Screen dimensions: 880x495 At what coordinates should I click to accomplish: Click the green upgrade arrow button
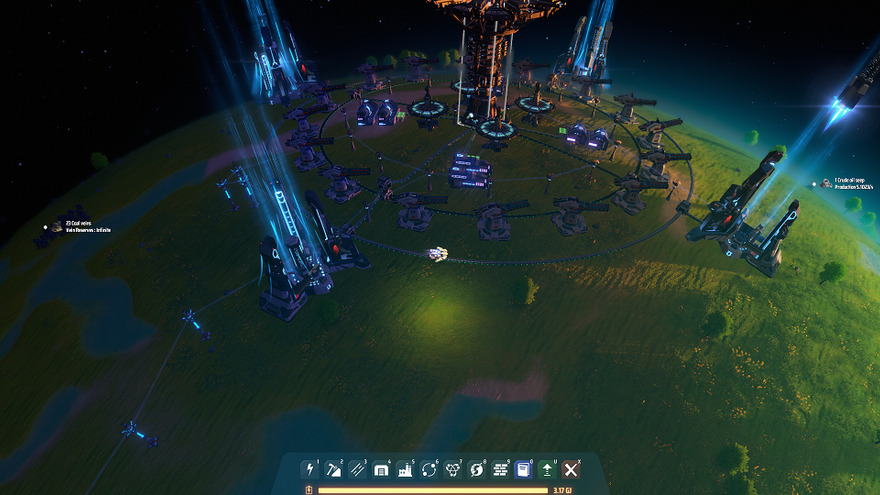547,469
